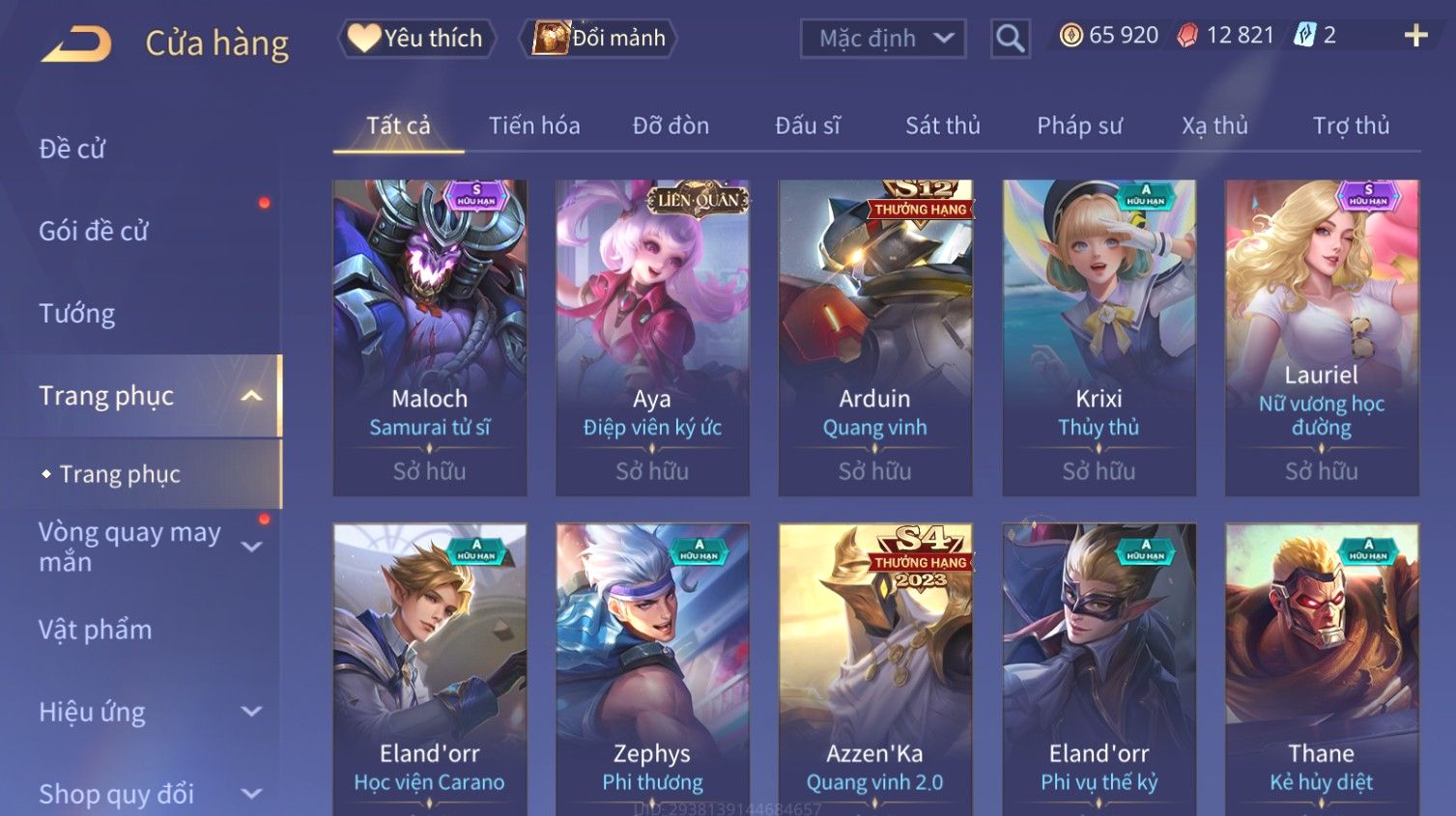The width and height of the screenshot is (1456, 816).
Task: Open the Tướng heroes section
Action: point(77,314)
